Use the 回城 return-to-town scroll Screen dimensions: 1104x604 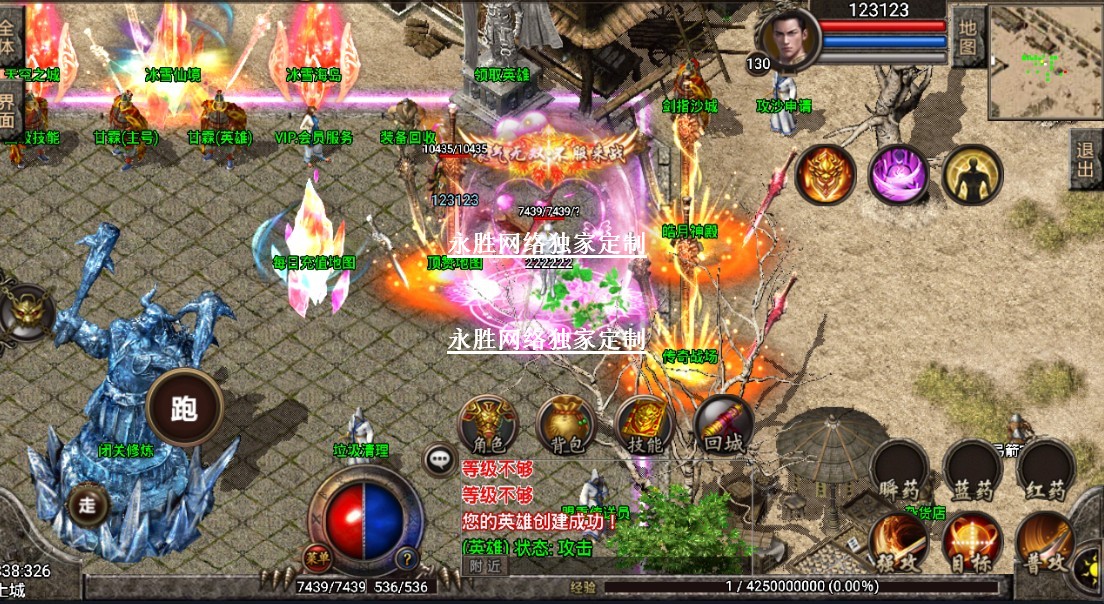[723, 426]
